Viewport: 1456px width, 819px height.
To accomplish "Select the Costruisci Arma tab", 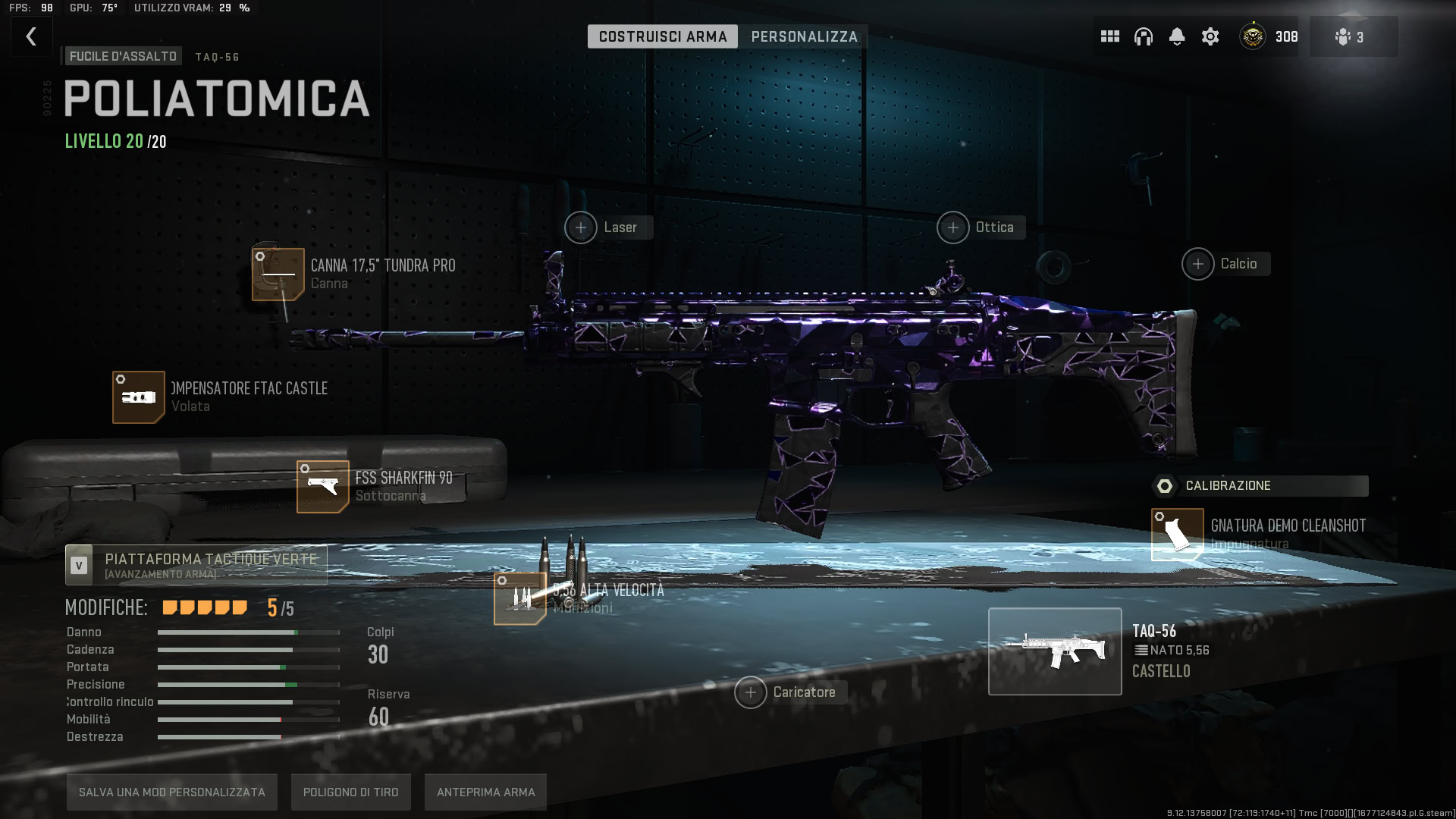I will [x=662, y=36].
